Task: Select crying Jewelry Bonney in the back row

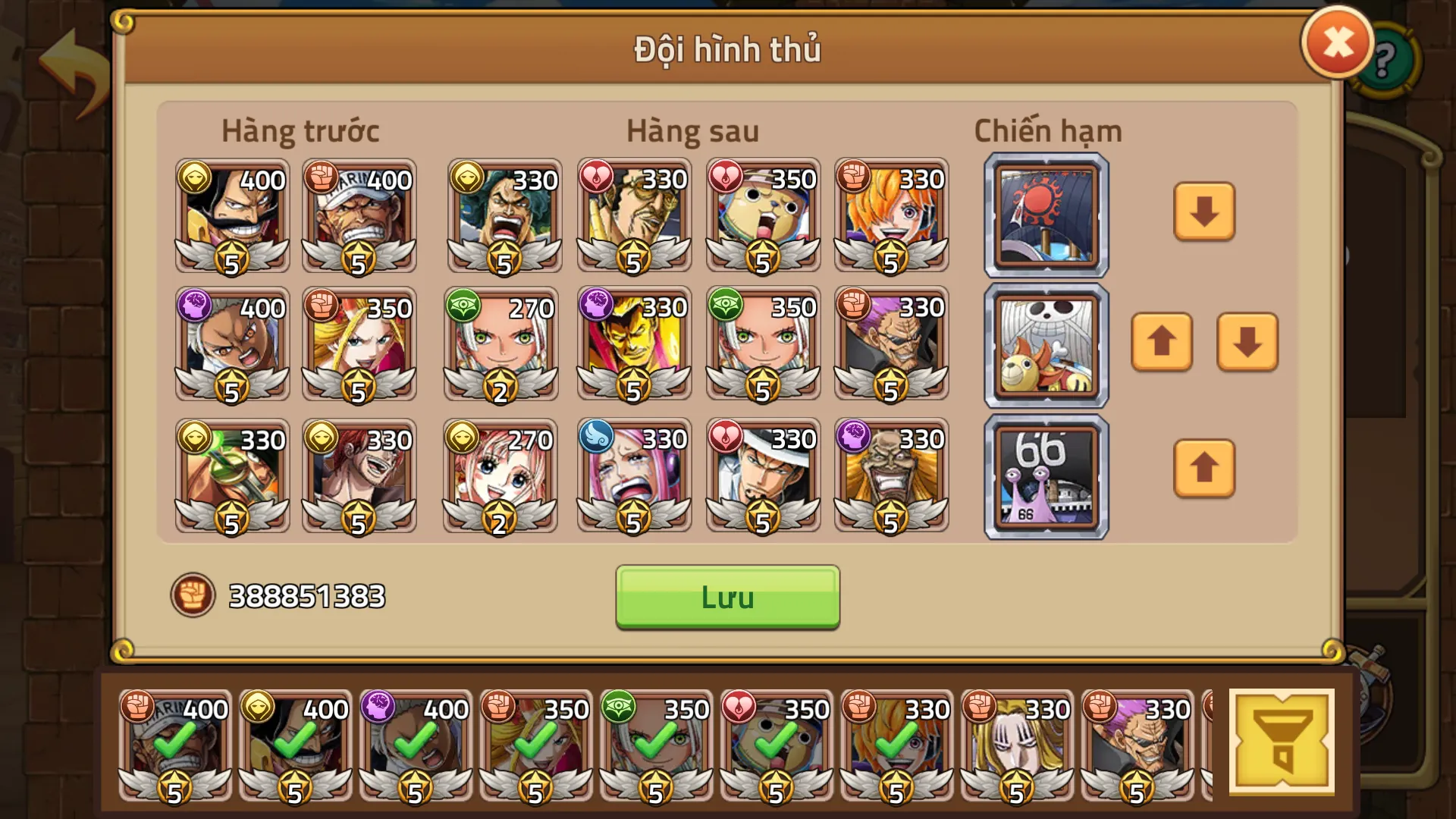Action: point(632,475)
